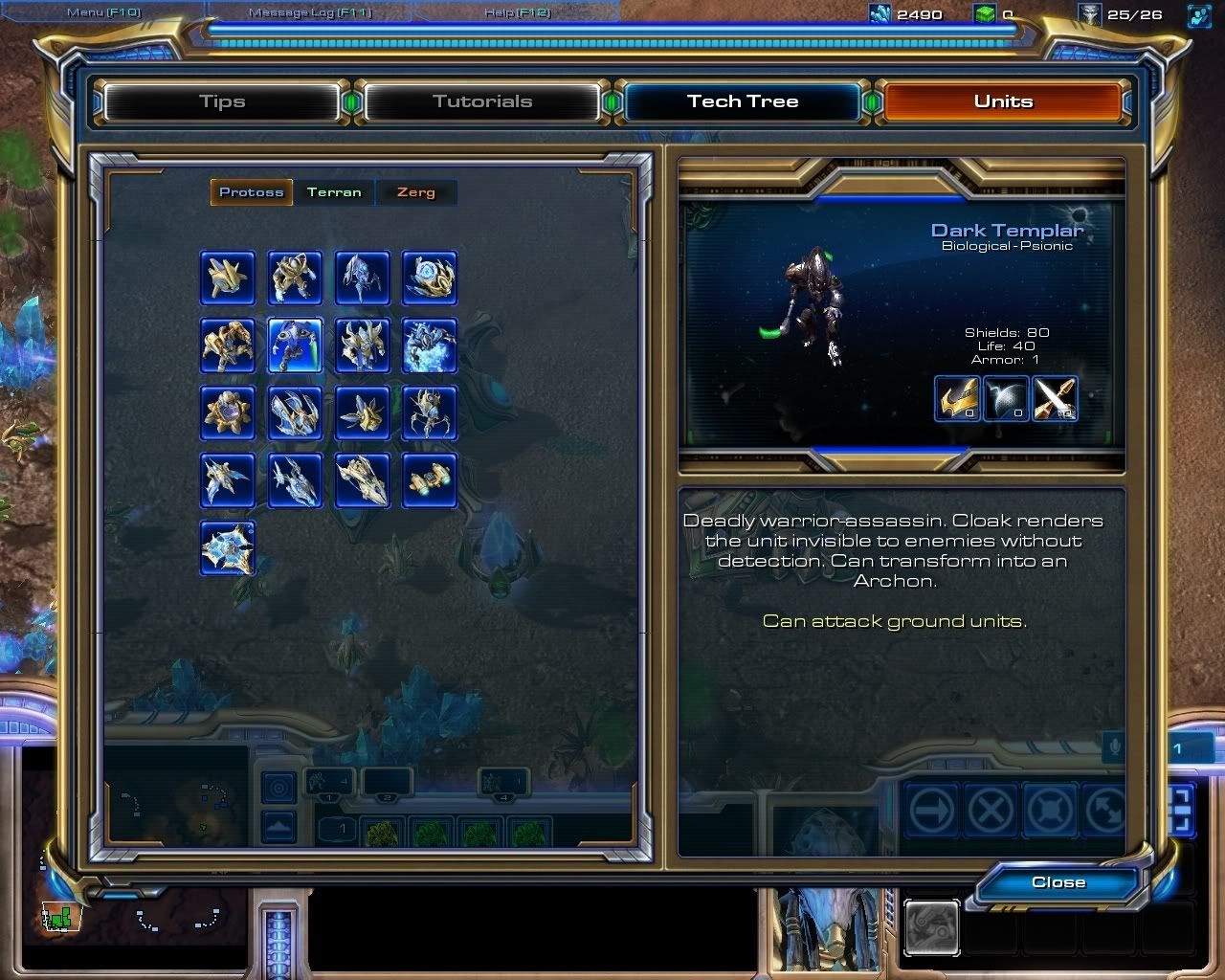Select the Stalker unit icon
Image resolution: width=1225 pixels, height=980 pixels.
(362, 278)
